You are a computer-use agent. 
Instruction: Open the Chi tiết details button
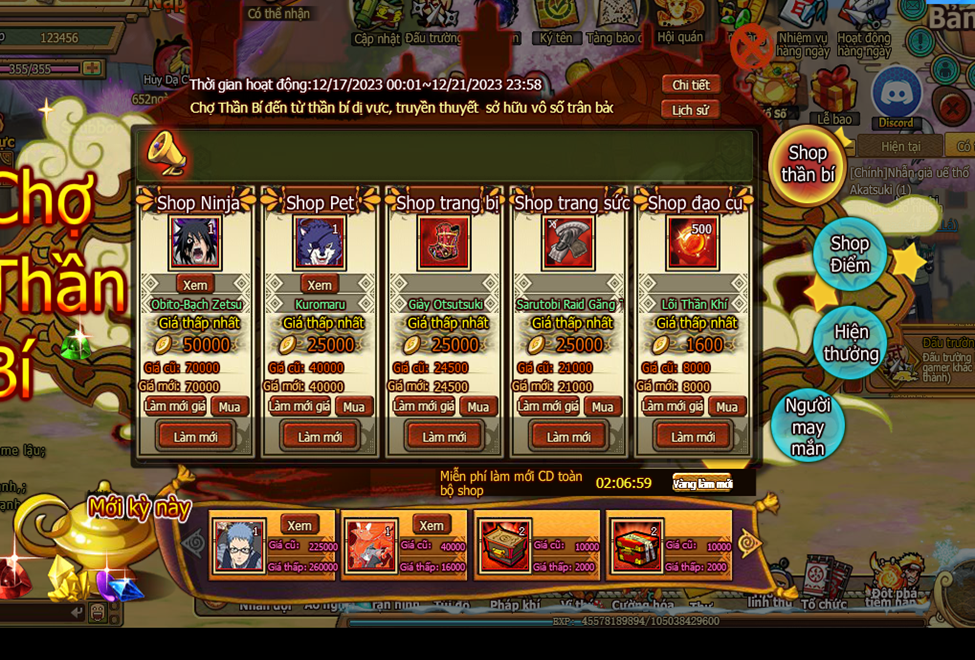(690, 85)
